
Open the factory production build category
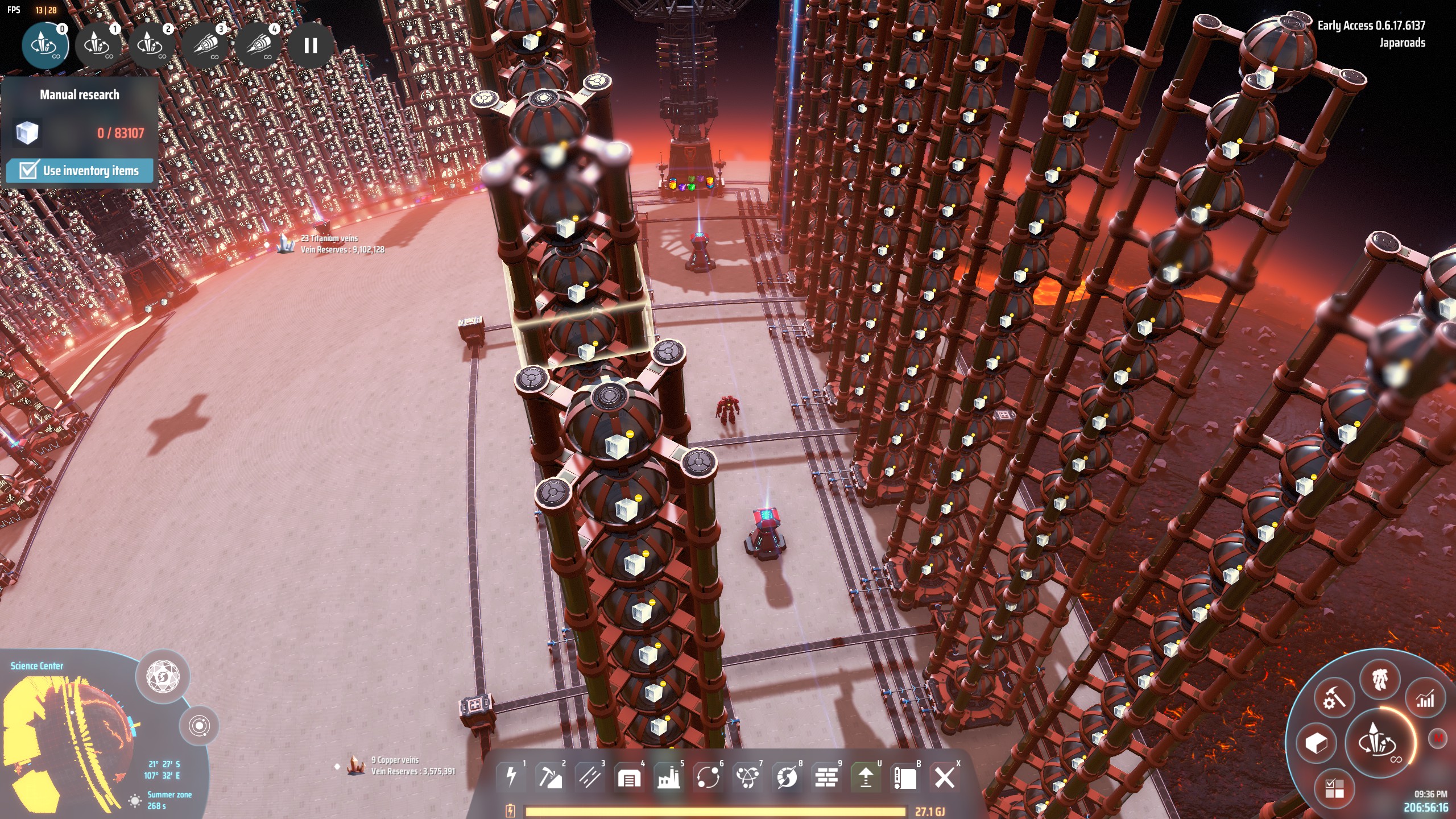point(669,777)
